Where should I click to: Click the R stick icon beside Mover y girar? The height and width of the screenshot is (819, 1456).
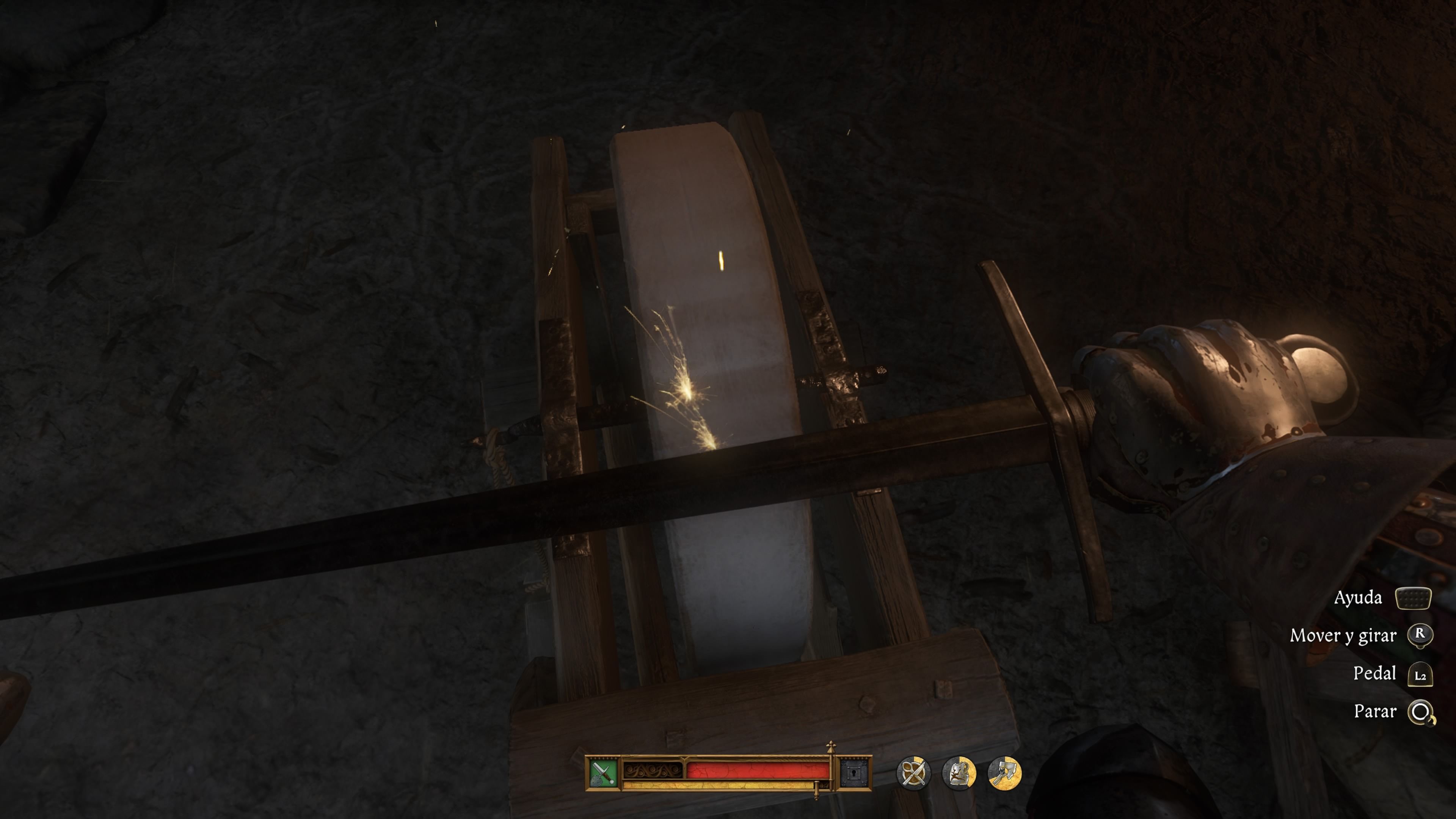pos(1420,635)
